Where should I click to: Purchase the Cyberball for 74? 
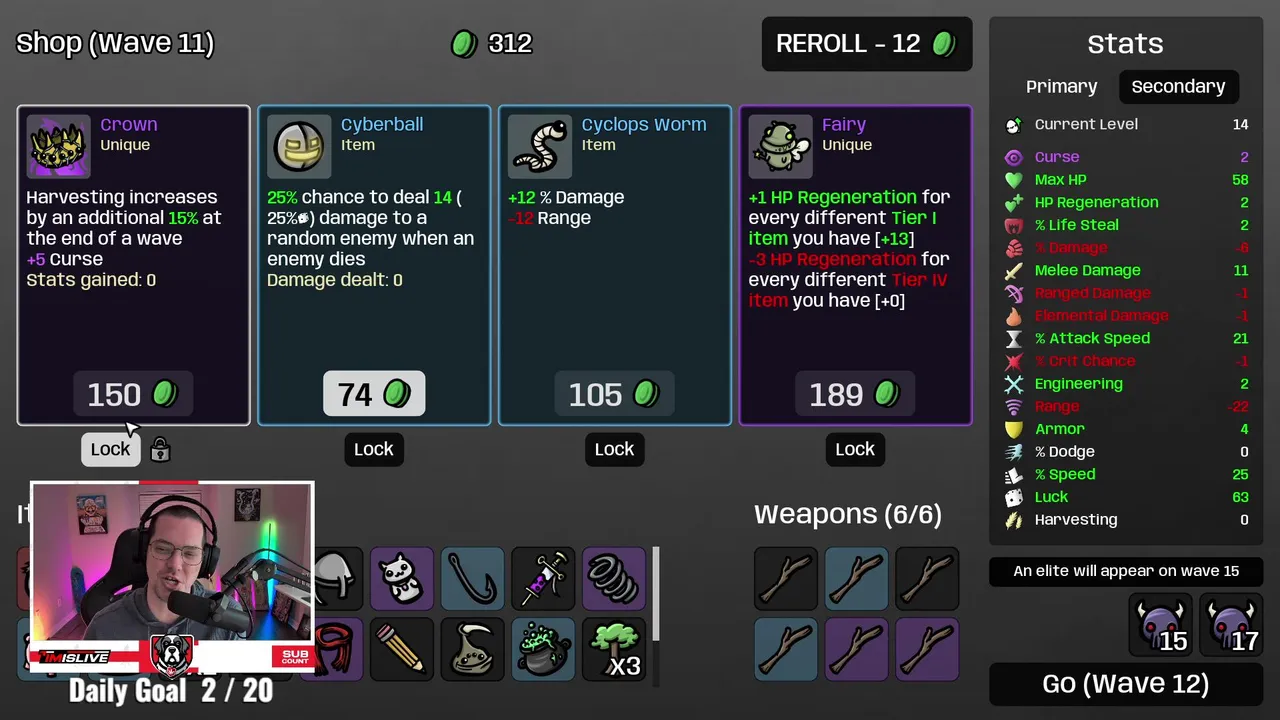[374, 395]
